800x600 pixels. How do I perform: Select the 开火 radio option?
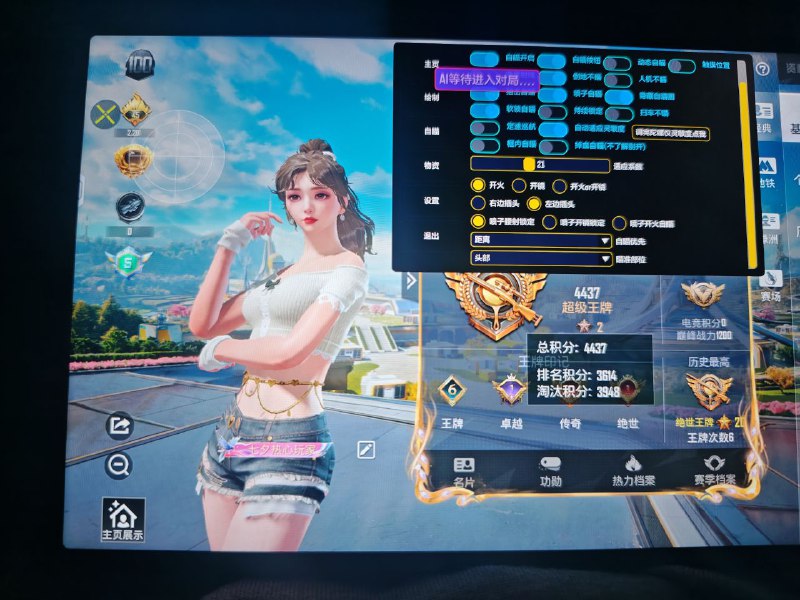point(478,185)
